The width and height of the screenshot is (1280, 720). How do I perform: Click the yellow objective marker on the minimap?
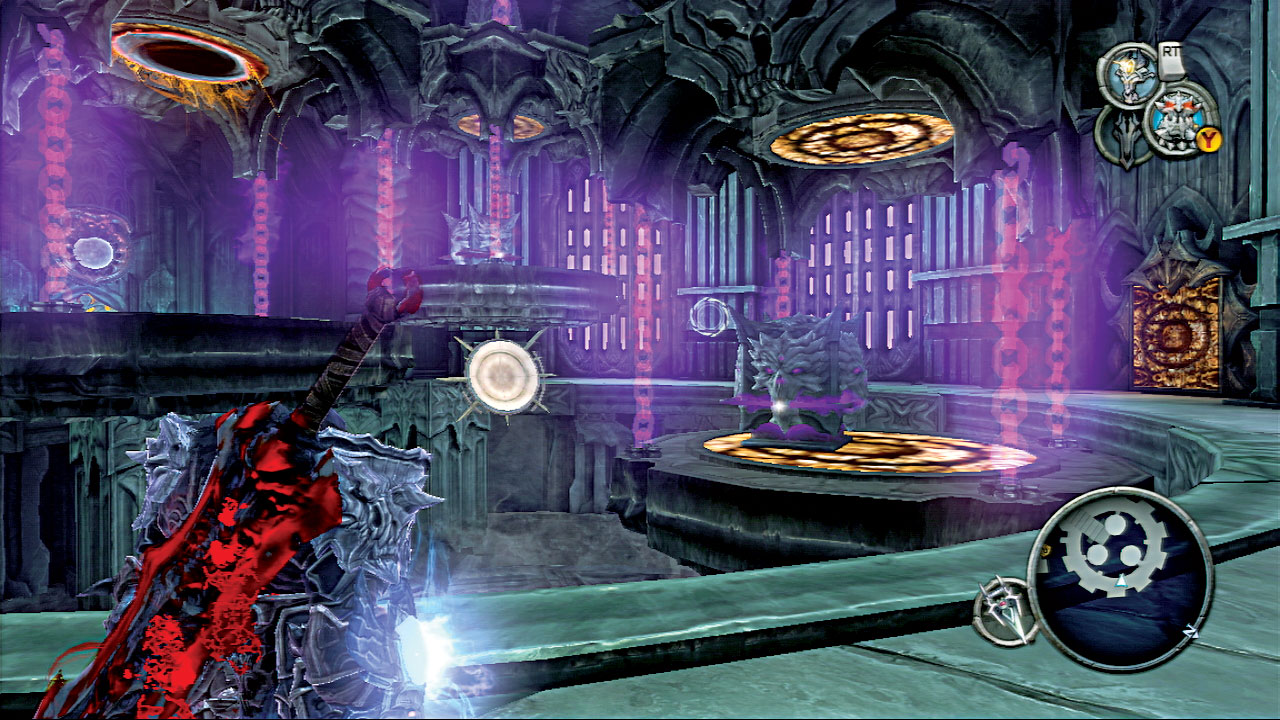click(x=1045, y=550)
